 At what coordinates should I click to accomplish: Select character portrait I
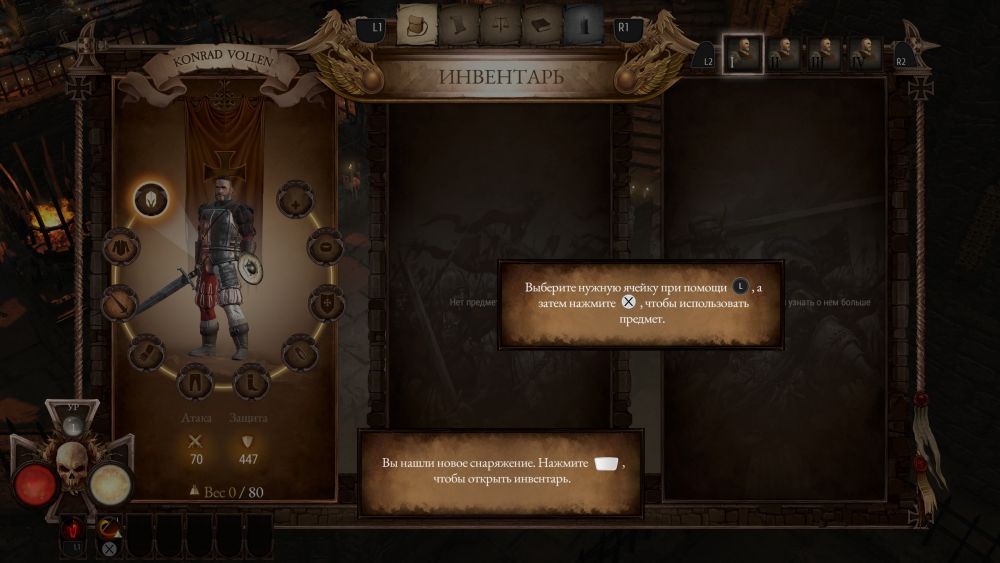pos(743,51)
